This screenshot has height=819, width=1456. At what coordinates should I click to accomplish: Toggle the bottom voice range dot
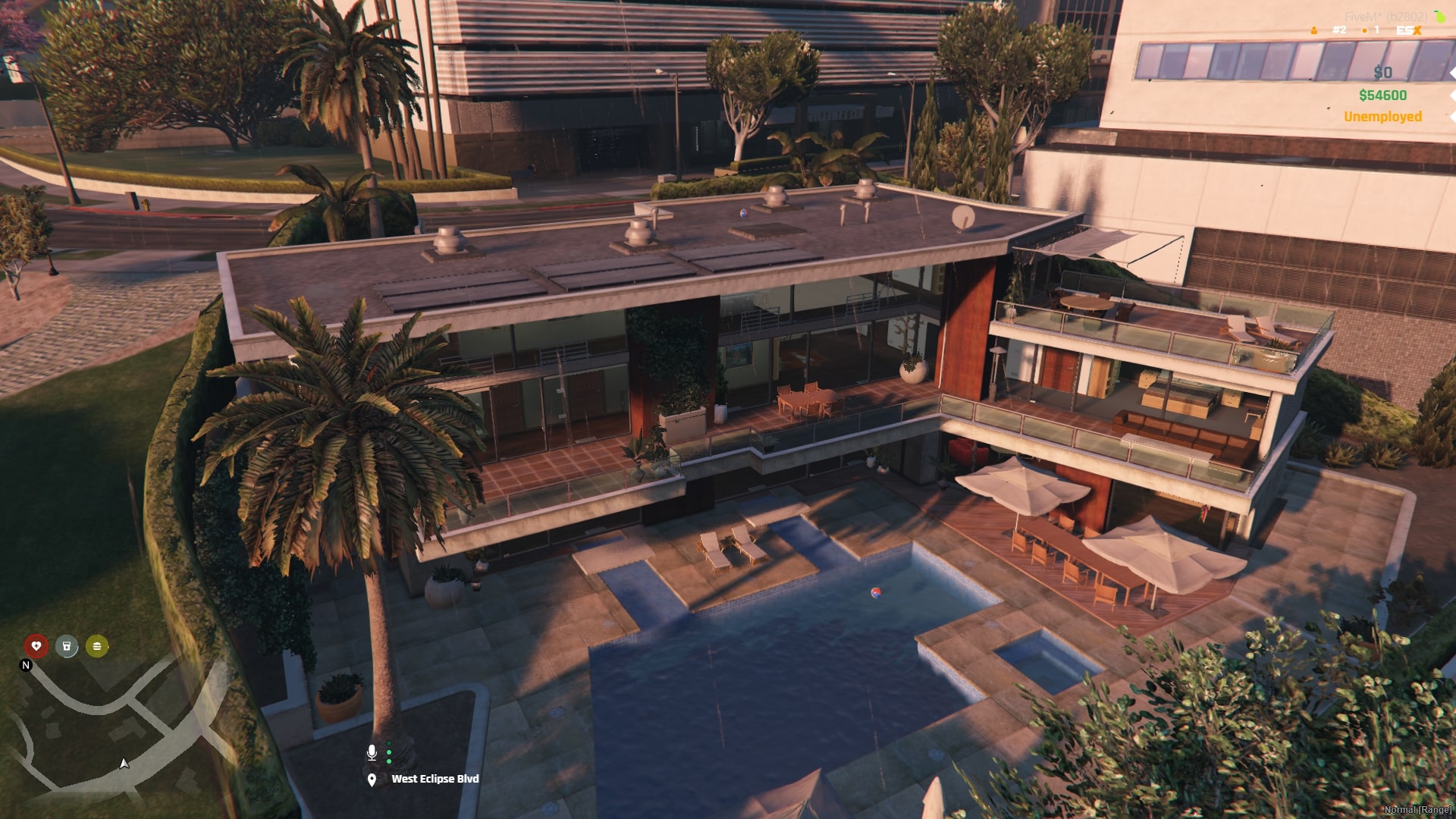point(389,761)
